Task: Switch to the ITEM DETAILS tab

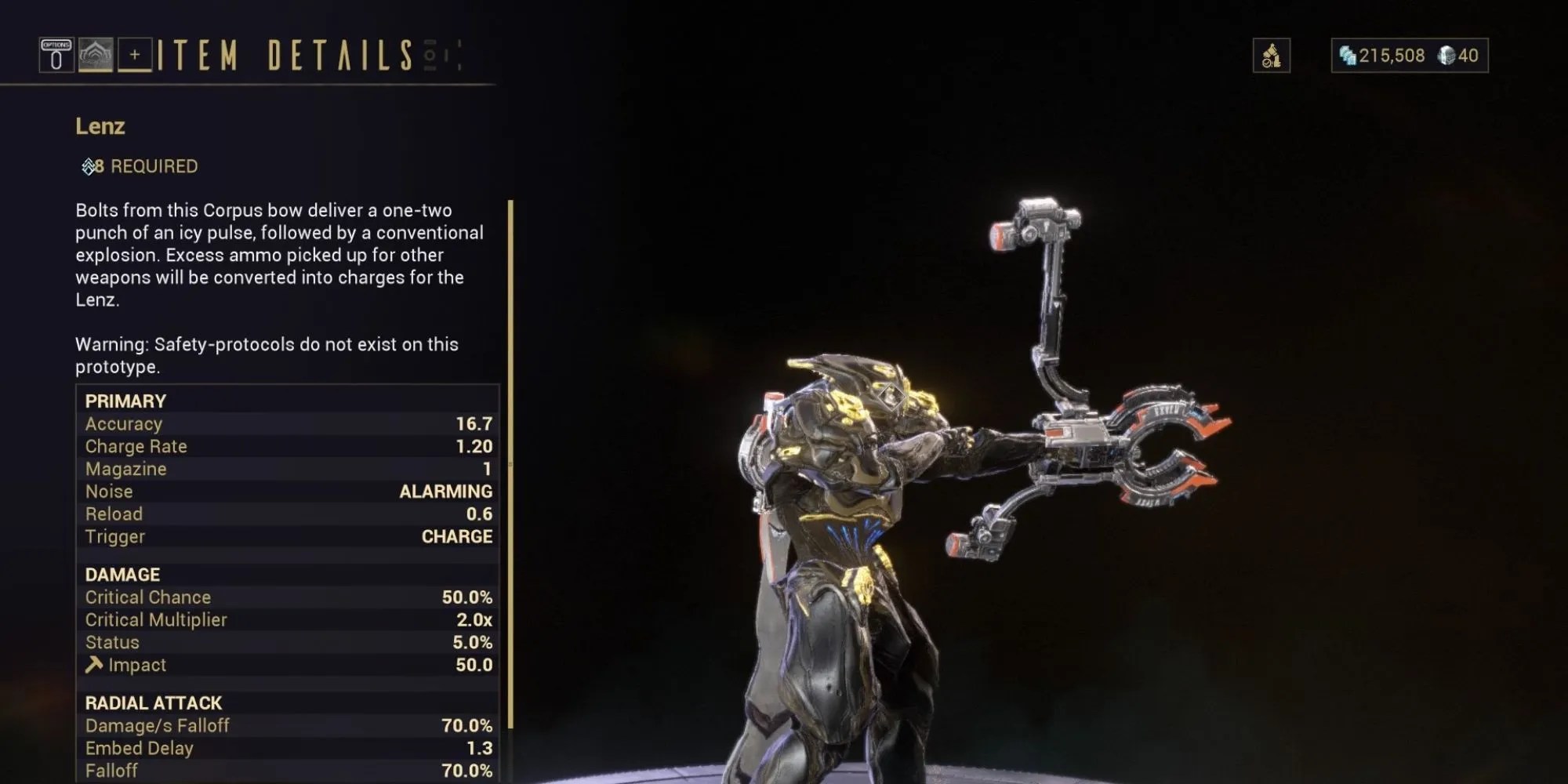Action: [286, 55]
